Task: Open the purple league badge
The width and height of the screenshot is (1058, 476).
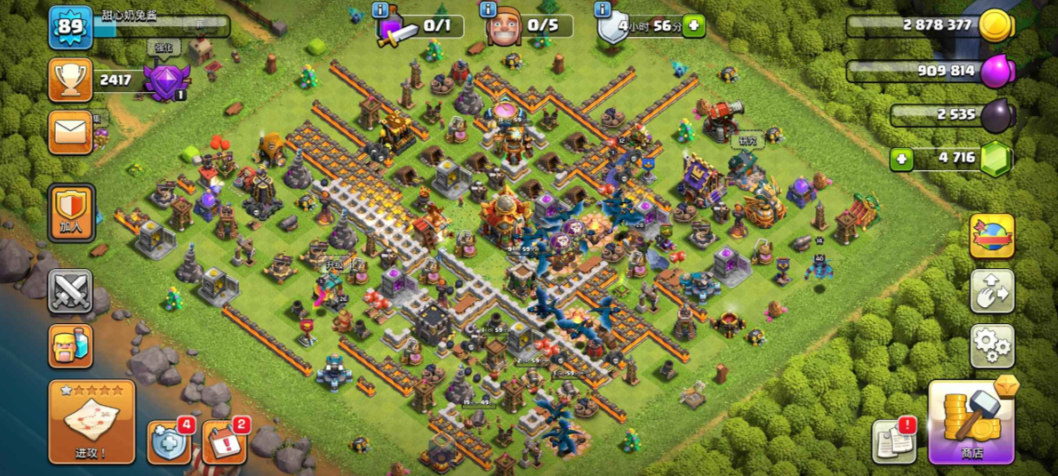Action: pyautogui.click(x=165, y=79)
